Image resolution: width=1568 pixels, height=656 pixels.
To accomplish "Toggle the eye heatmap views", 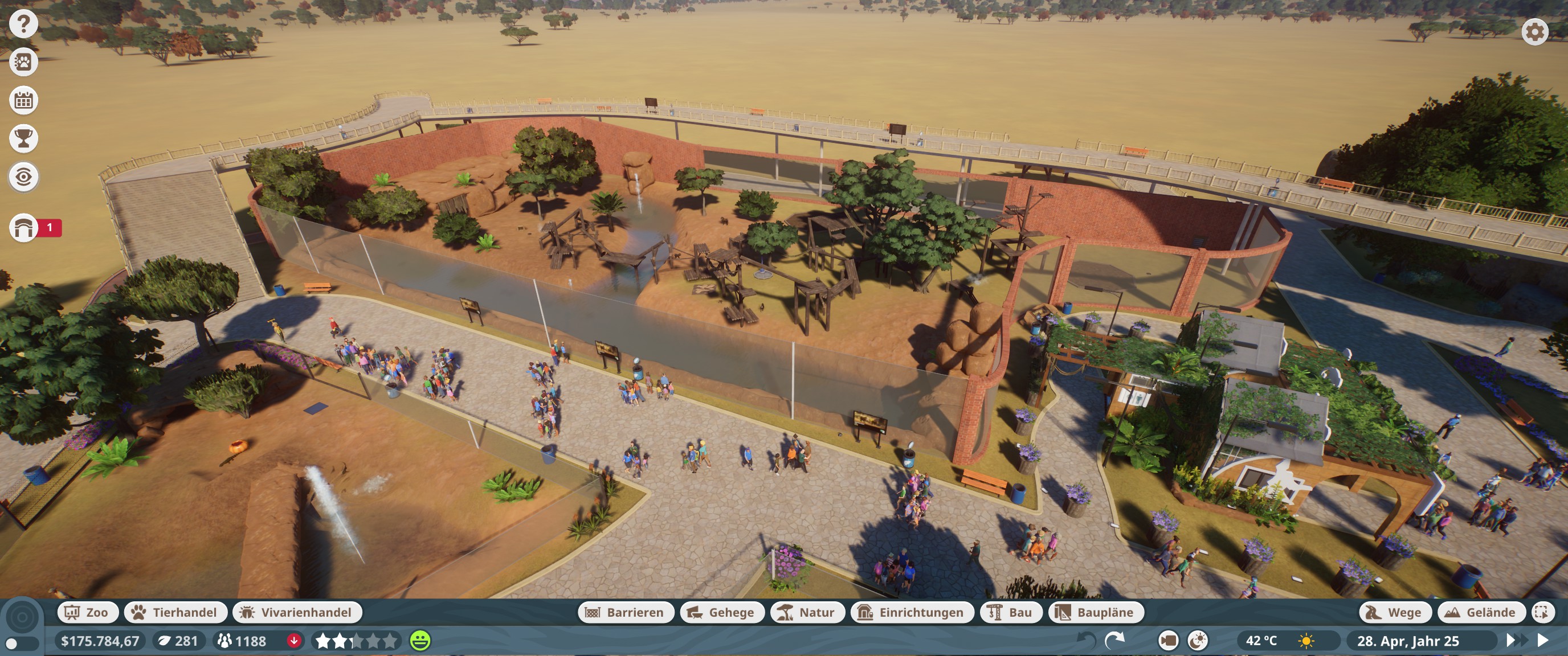I will [24, 177].
